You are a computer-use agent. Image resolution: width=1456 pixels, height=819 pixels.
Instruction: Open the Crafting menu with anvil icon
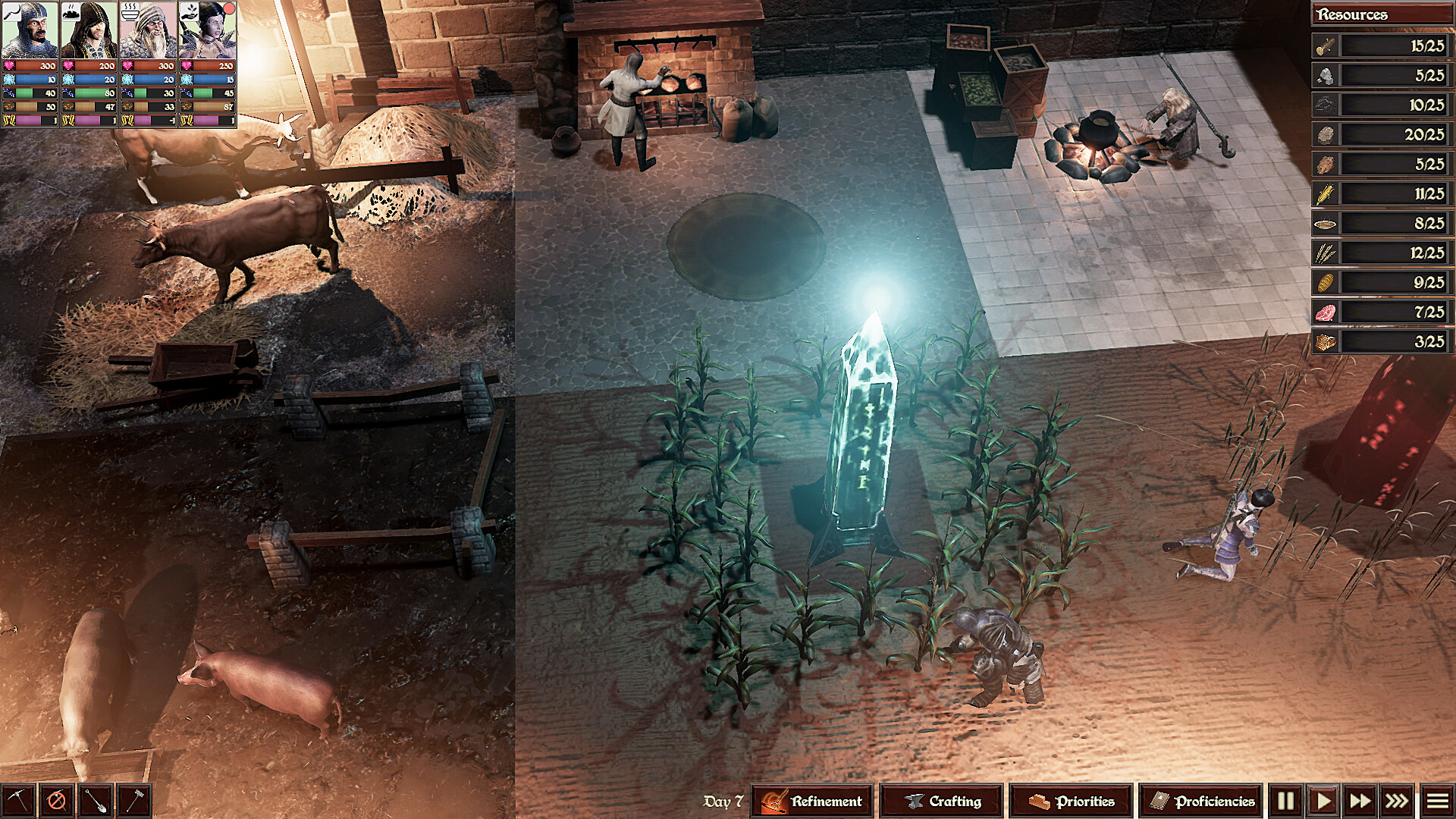[x=940, y=799]
